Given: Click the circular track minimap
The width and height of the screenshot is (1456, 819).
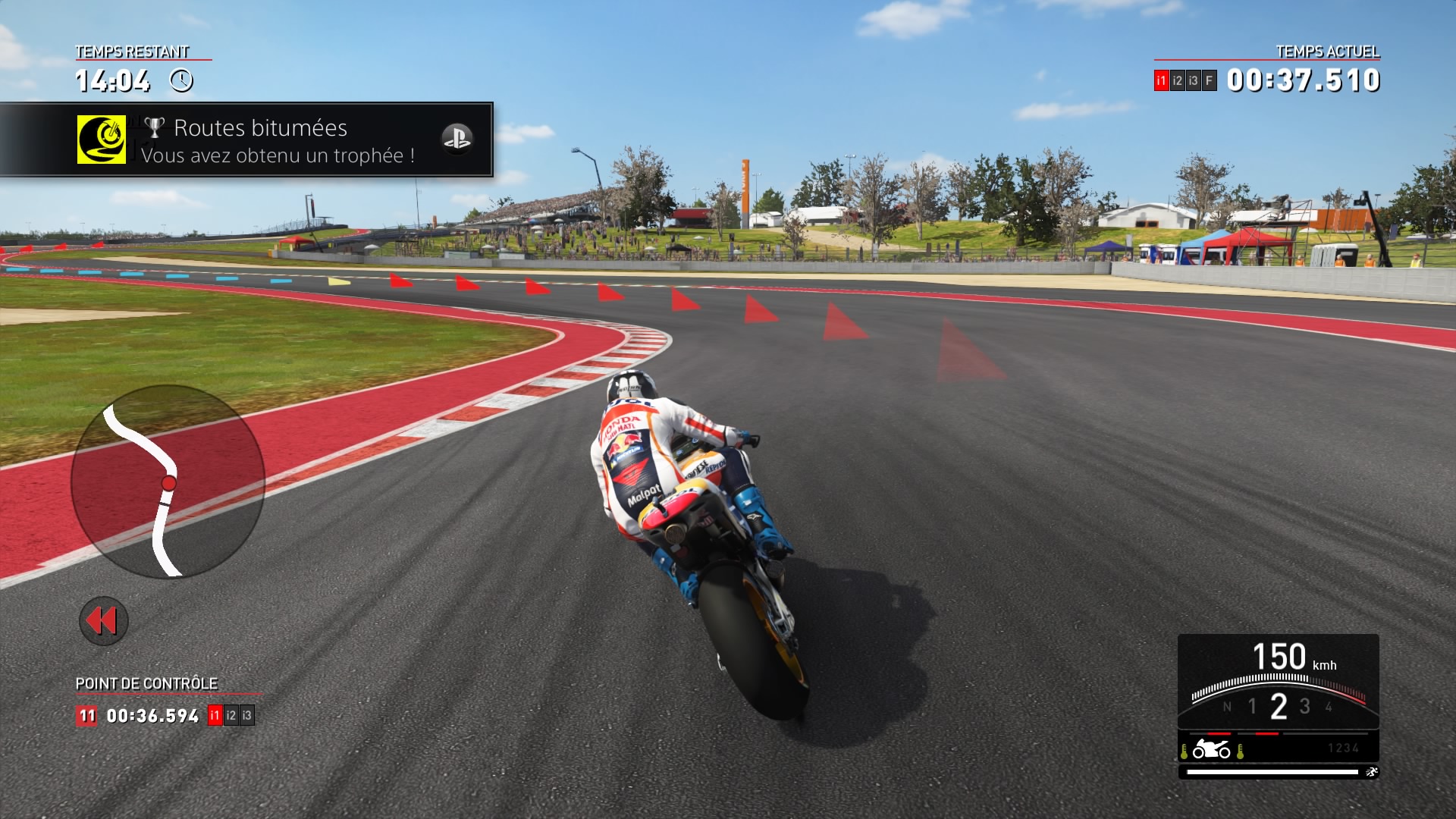Looking at the screenshot, I should click(168, 482).
